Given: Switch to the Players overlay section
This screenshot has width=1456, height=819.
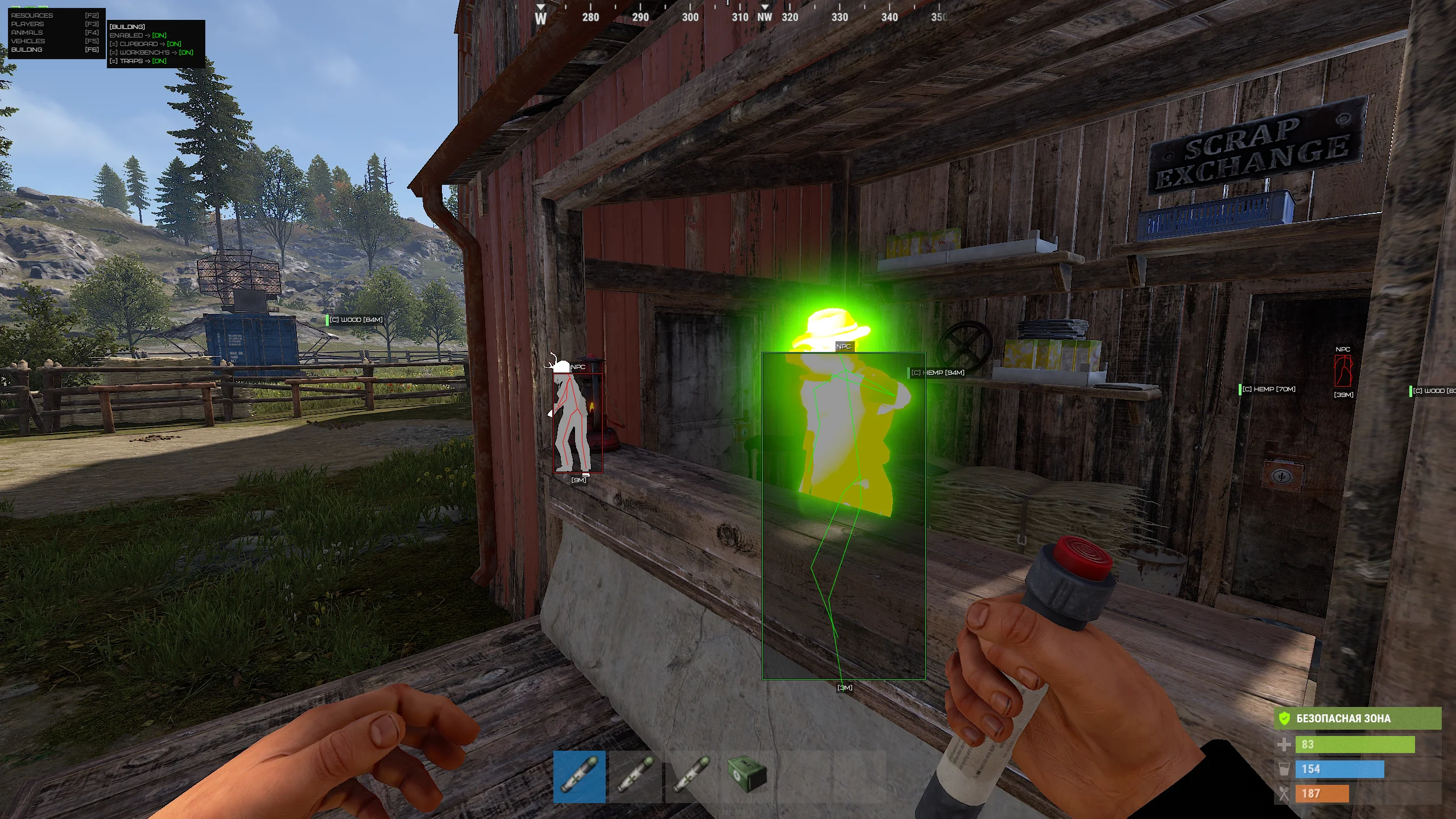Looking at the screenshot, I should click(x=27, y=24).
